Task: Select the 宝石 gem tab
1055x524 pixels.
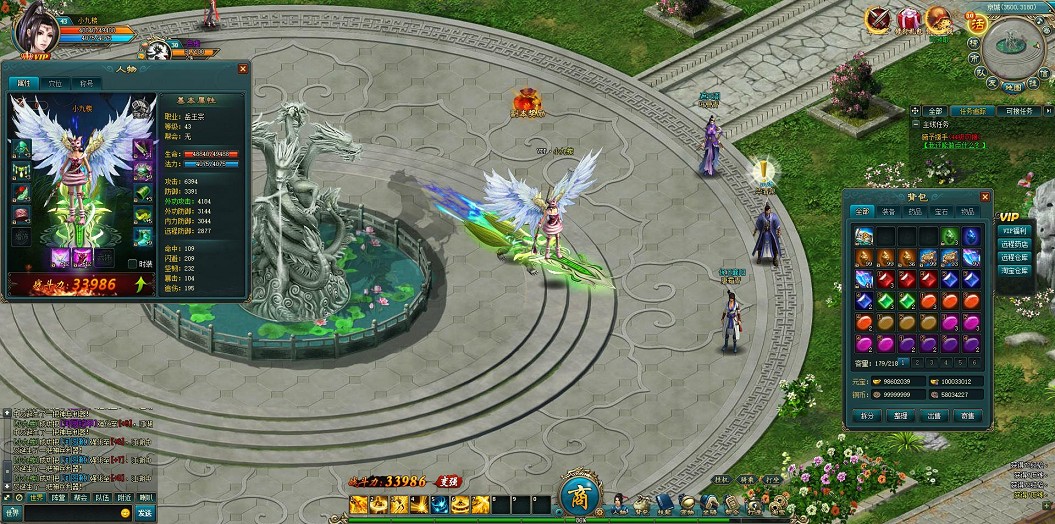Action: tap(941, 212)
